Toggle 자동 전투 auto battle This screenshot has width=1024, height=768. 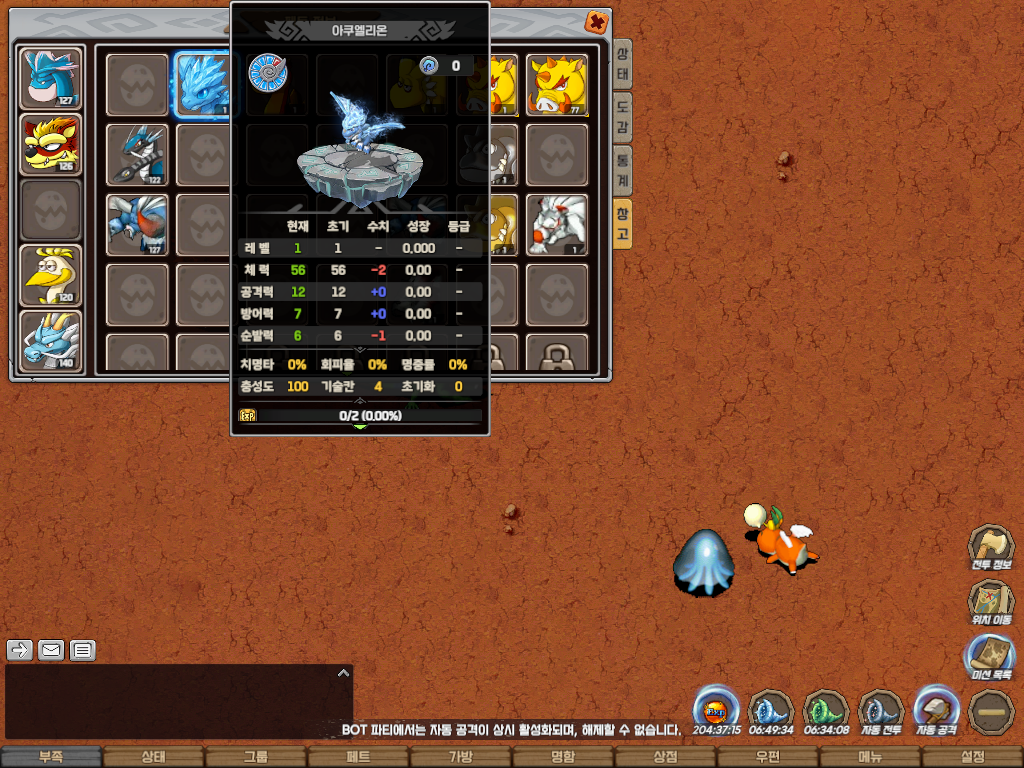[881, 712]
